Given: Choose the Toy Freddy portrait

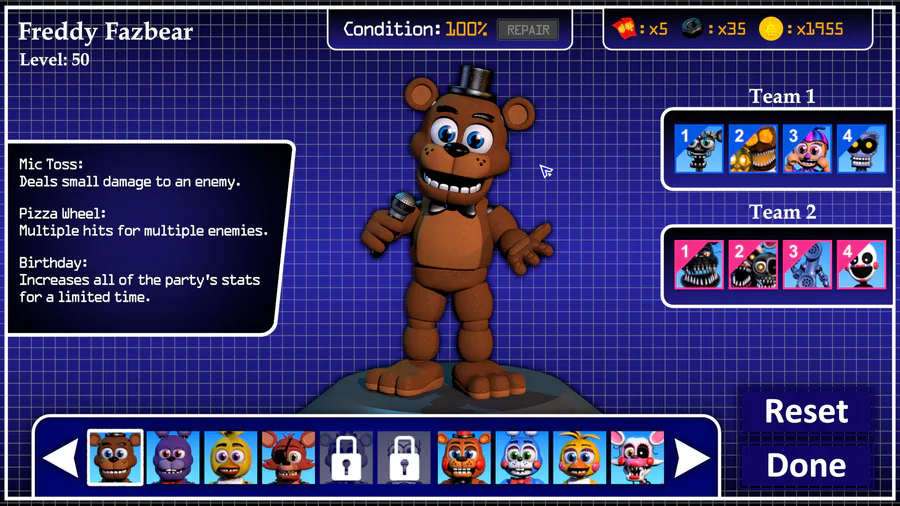Looking at the screenshot, I should [464, 458].
